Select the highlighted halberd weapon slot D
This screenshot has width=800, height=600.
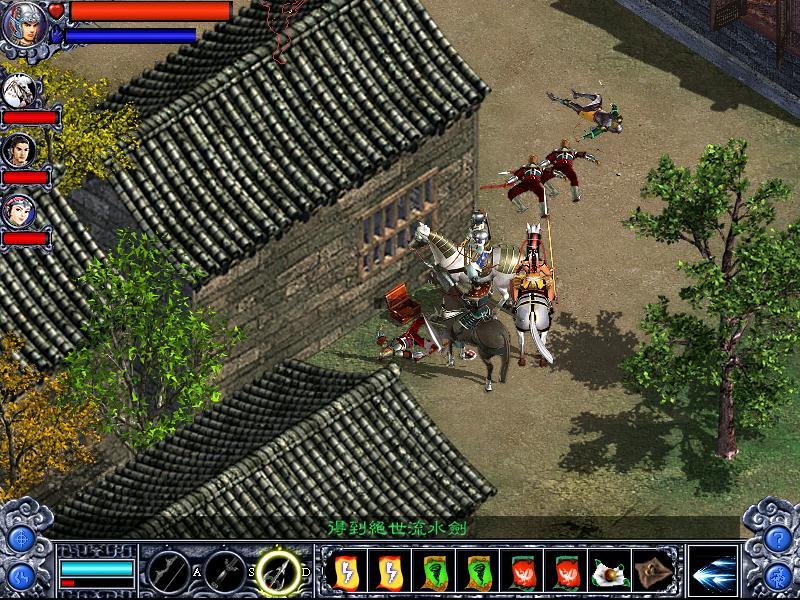click(x=279, y=571)
